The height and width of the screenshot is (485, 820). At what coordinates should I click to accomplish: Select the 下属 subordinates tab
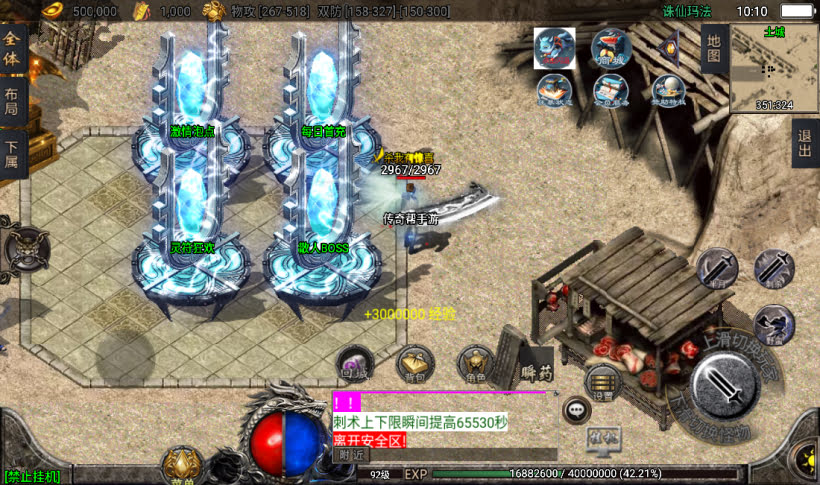click(12, 155)
